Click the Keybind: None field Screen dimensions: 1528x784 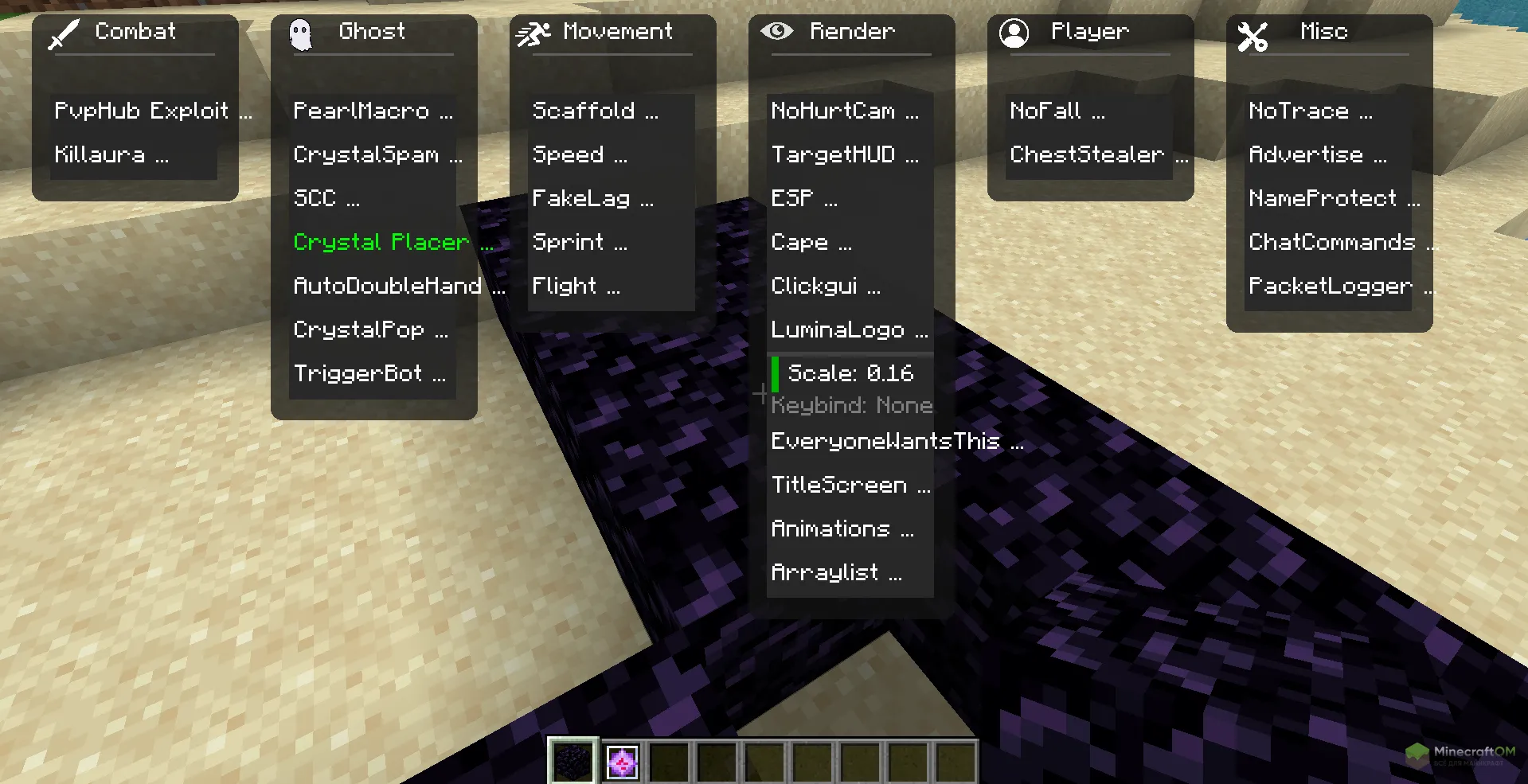(851, 405)
